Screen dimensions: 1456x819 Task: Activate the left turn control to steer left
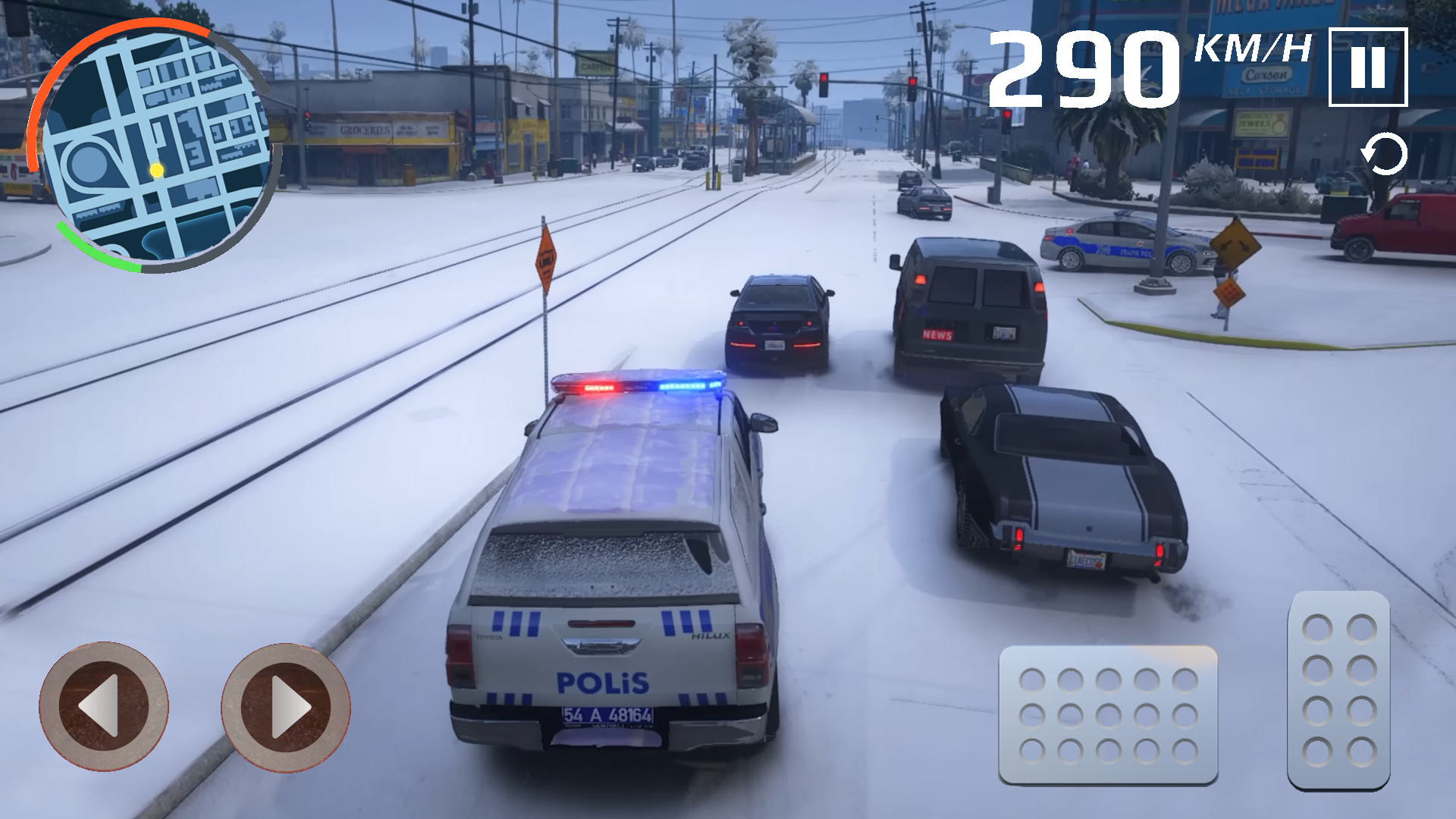tap(104, 707)
